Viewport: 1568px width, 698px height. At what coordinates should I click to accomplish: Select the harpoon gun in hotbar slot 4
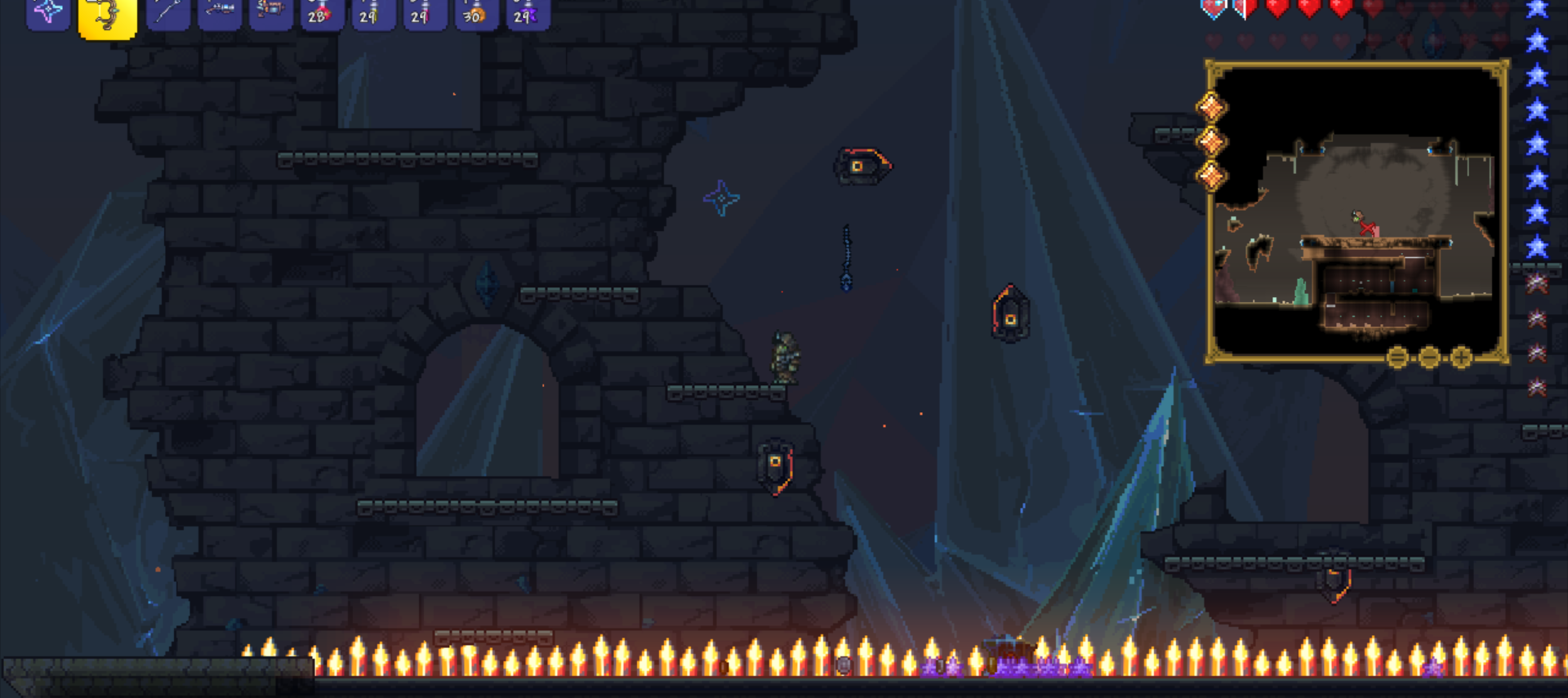[x=219, y=13]
